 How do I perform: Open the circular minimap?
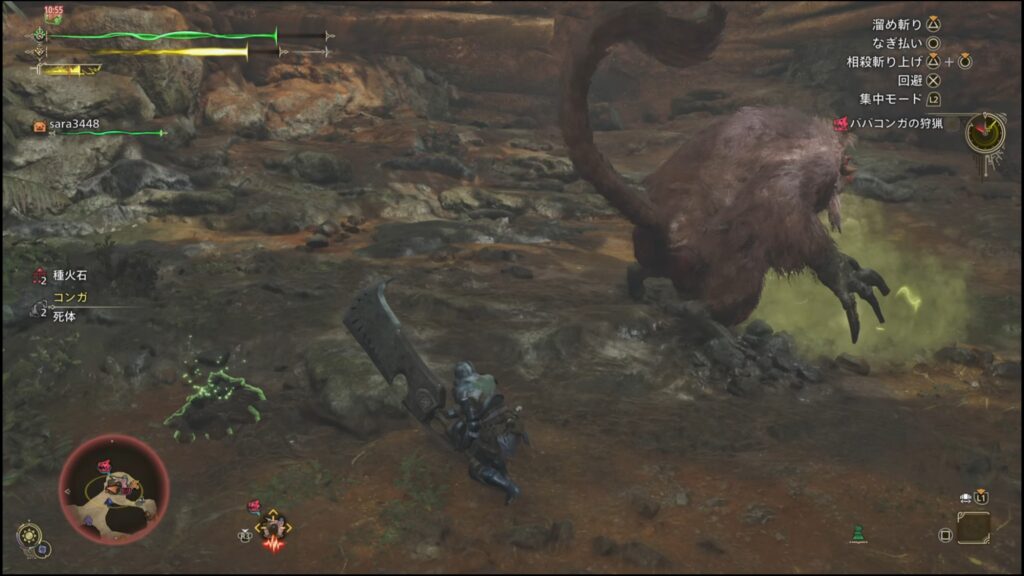[113, 489]
